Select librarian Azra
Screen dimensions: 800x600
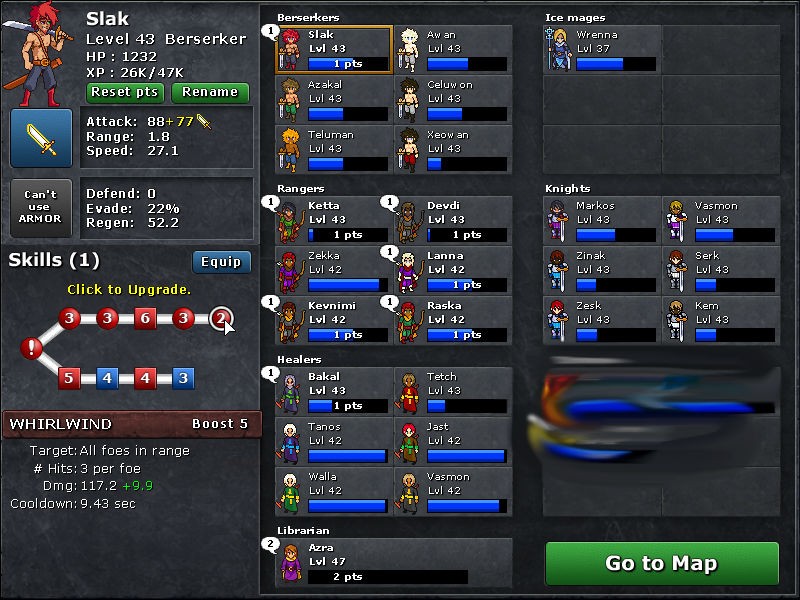pyautogui.click(x=393, y=562)
